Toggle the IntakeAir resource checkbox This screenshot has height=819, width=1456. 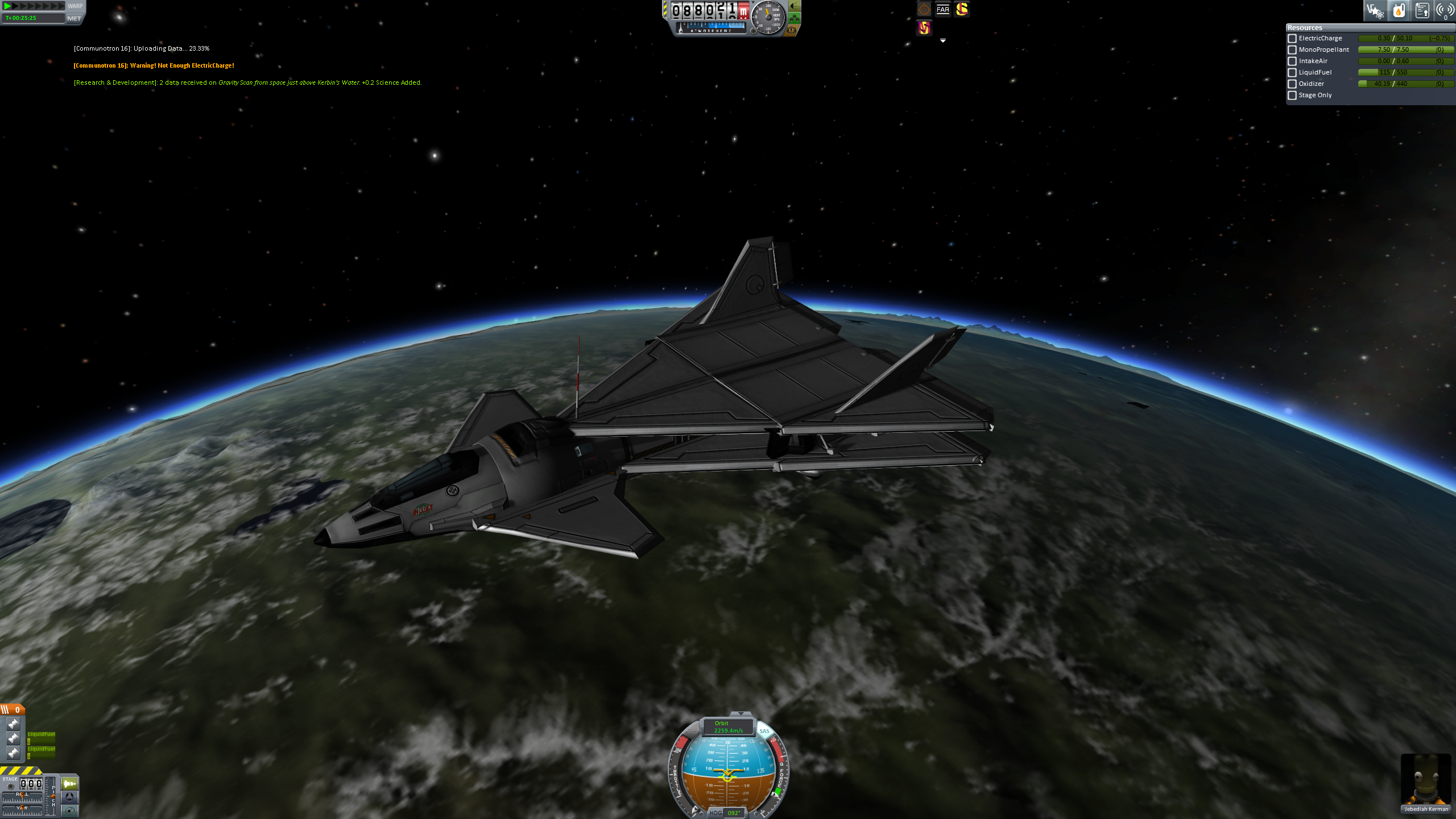(1292, 61)
